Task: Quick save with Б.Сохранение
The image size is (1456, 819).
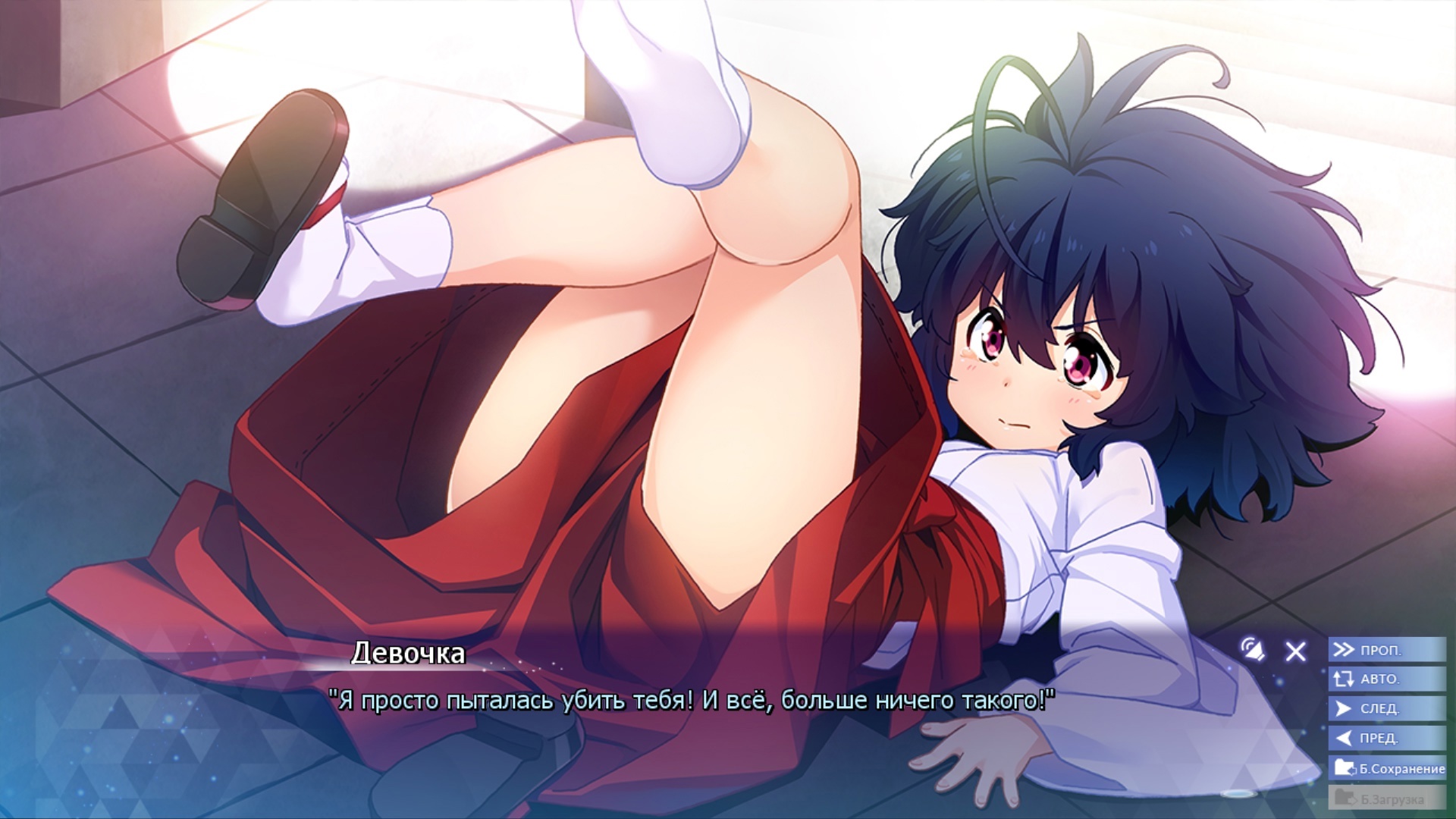Action: pyautogui.click(x=1388, y=768)
